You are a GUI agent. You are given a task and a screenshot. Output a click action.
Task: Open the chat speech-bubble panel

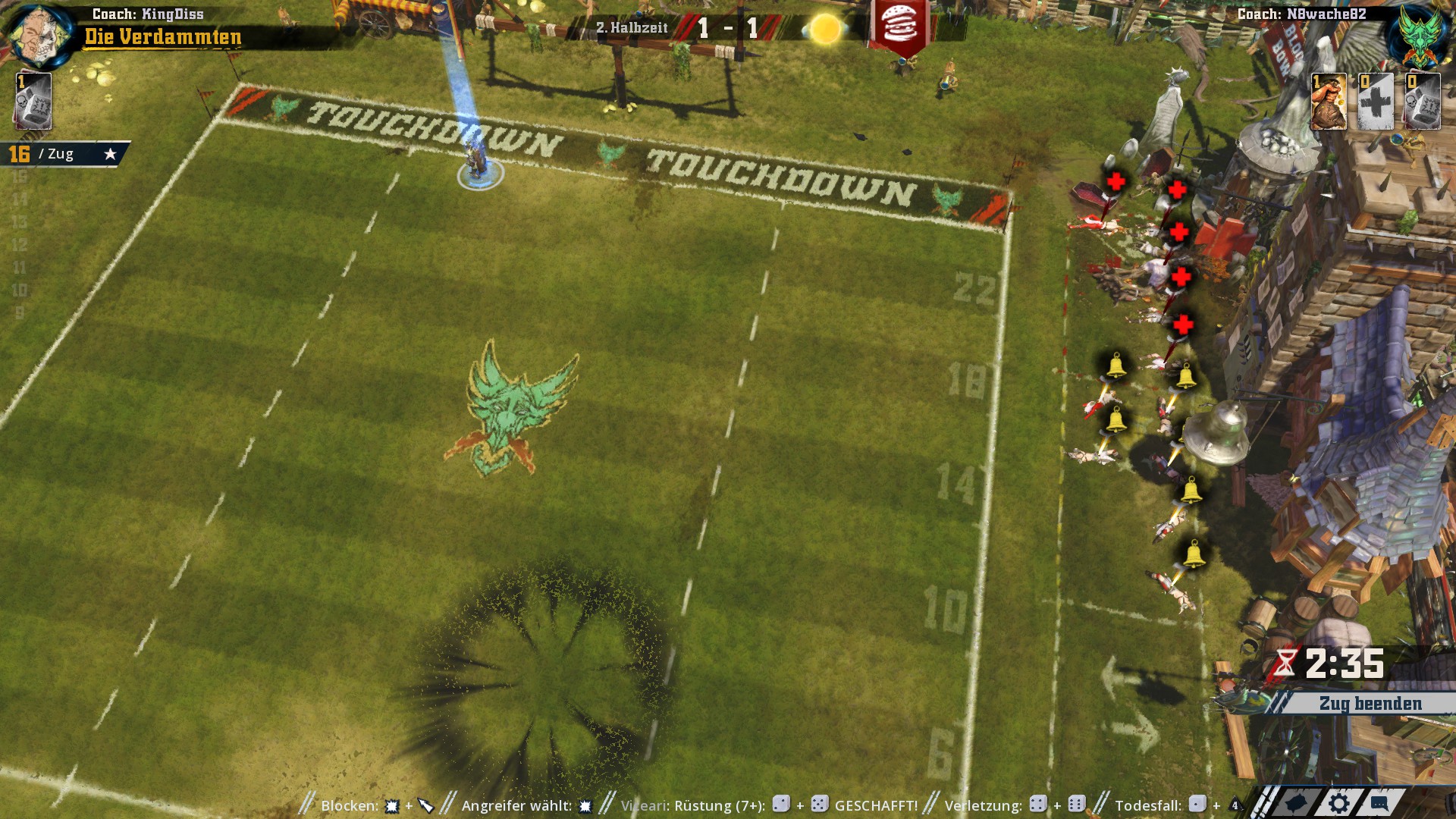point(1379,804)
